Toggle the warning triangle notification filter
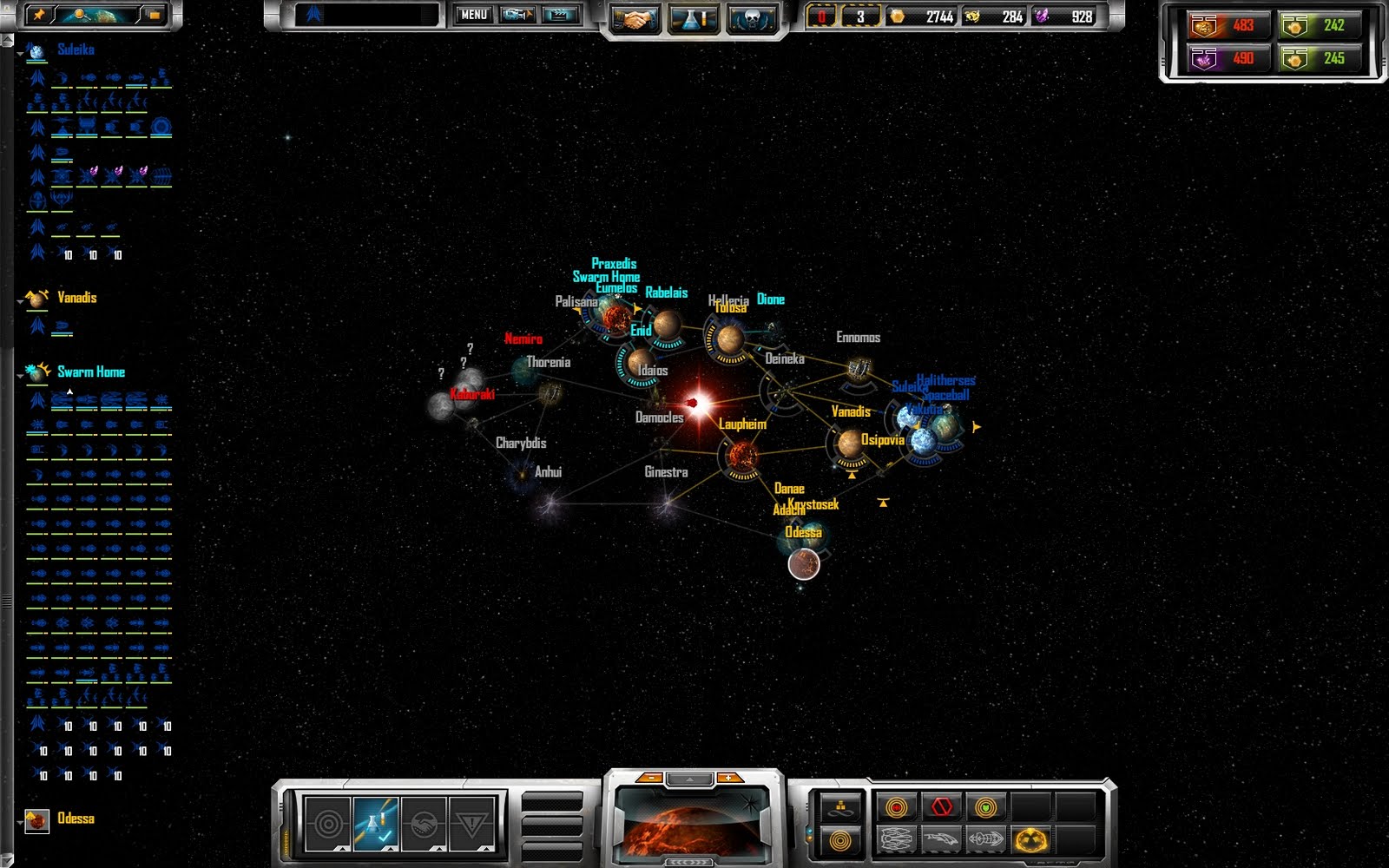This screenshot has width=1389, height=868. tap(472, 822)
